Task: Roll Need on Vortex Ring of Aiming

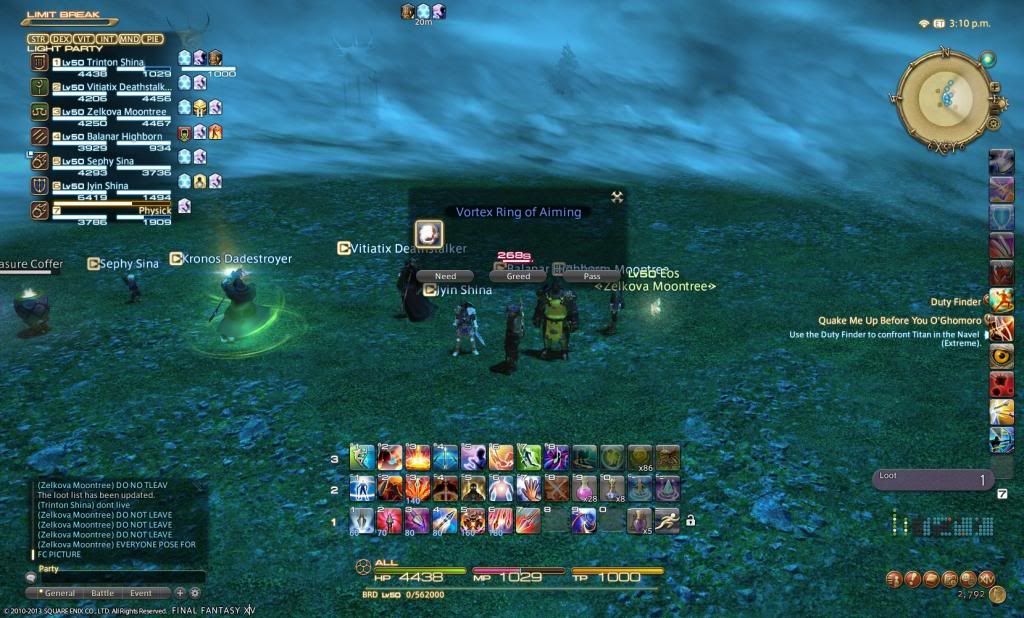Action: click(445, 276)
